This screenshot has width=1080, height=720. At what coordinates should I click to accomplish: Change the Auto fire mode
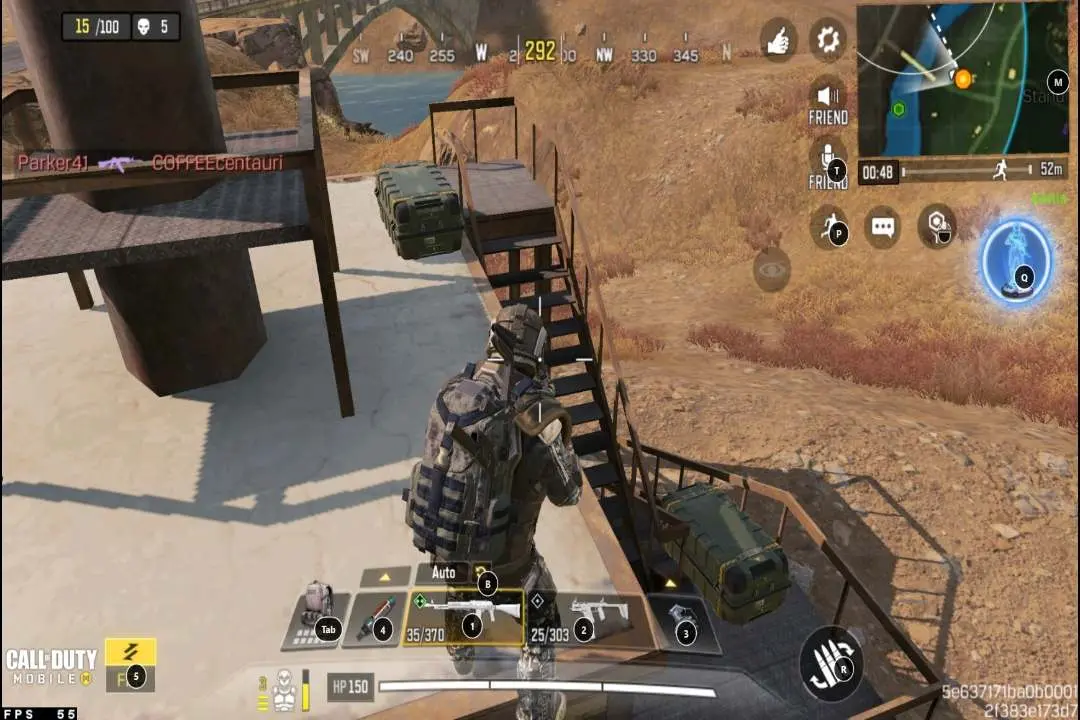coord(445,573)
